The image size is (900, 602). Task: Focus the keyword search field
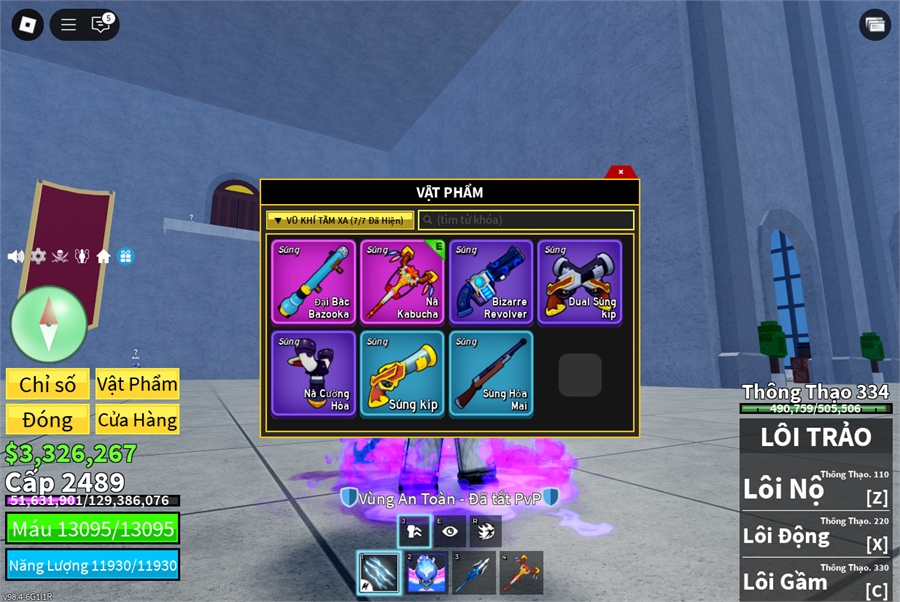(x=526, y=220)
